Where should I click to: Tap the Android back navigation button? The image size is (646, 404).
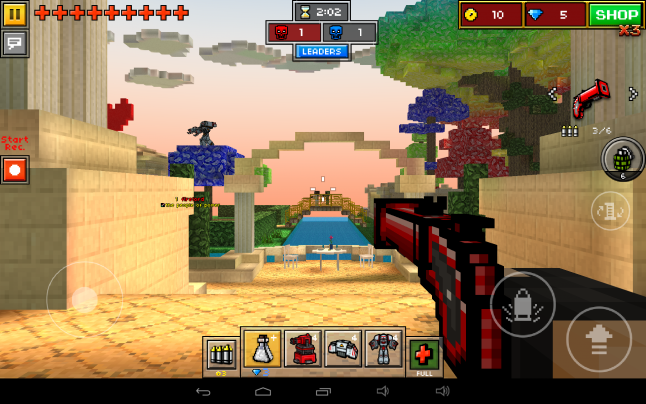point(203,391)
